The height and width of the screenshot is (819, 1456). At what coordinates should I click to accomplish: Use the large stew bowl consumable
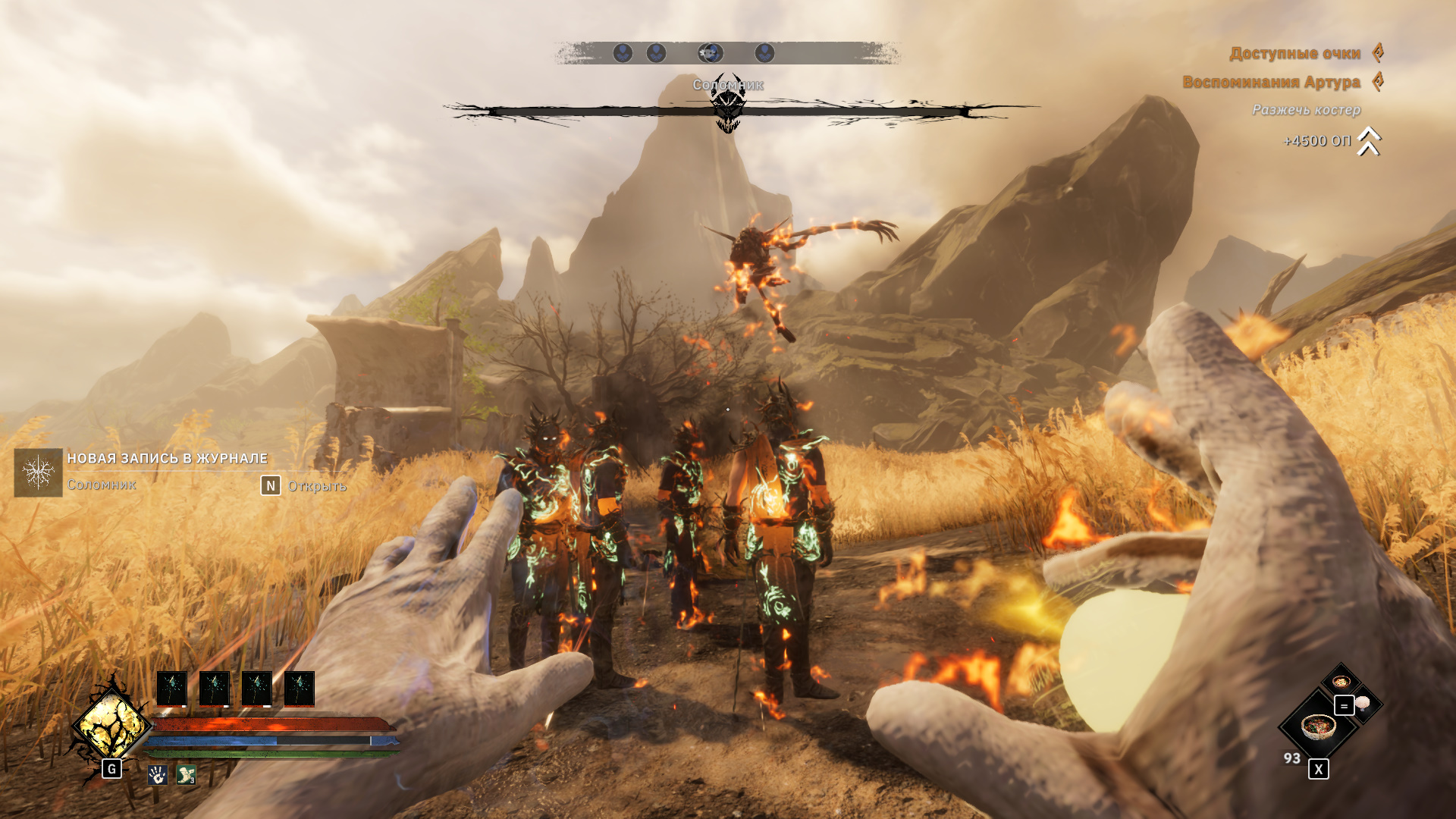(1318, 727)
